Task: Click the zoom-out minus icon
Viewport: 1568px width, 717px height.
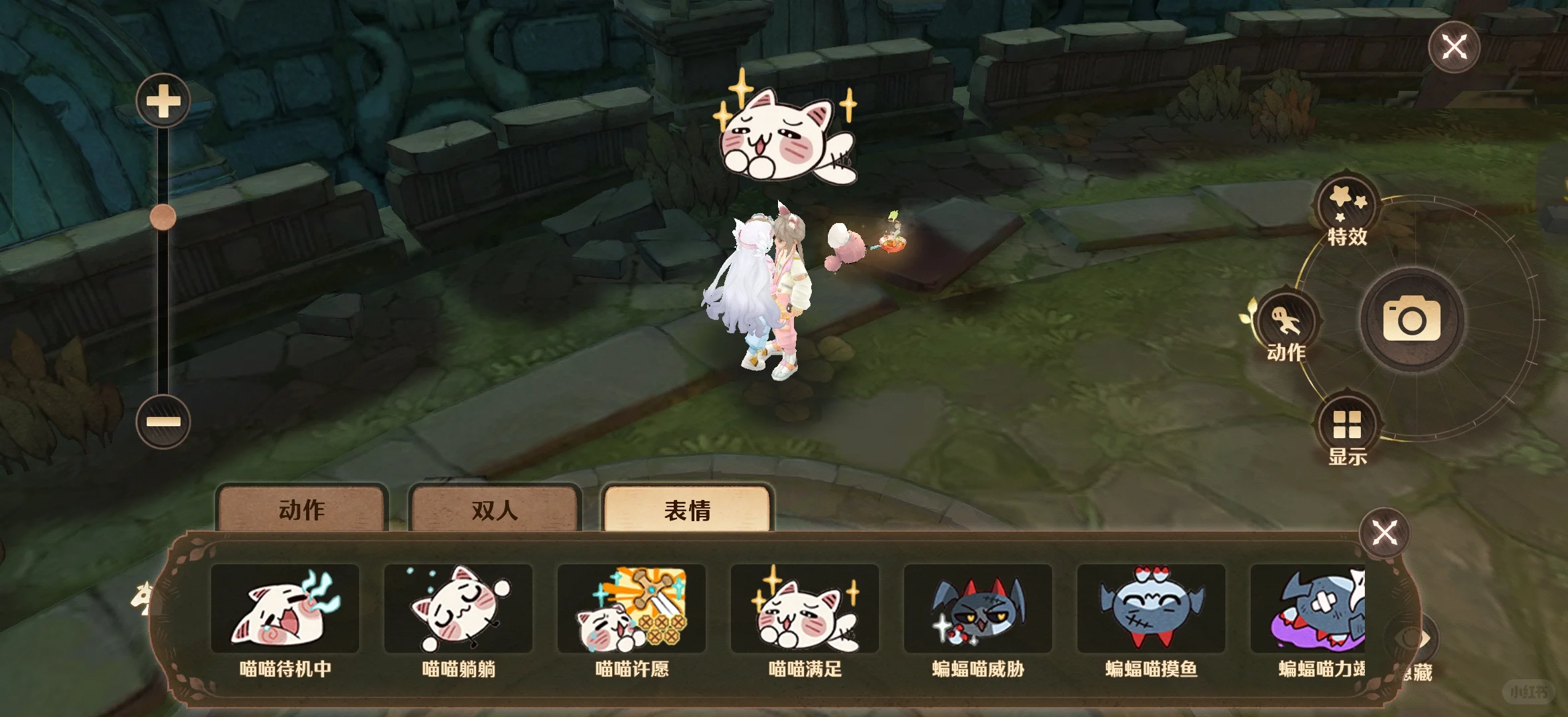Action: (163, 421)
